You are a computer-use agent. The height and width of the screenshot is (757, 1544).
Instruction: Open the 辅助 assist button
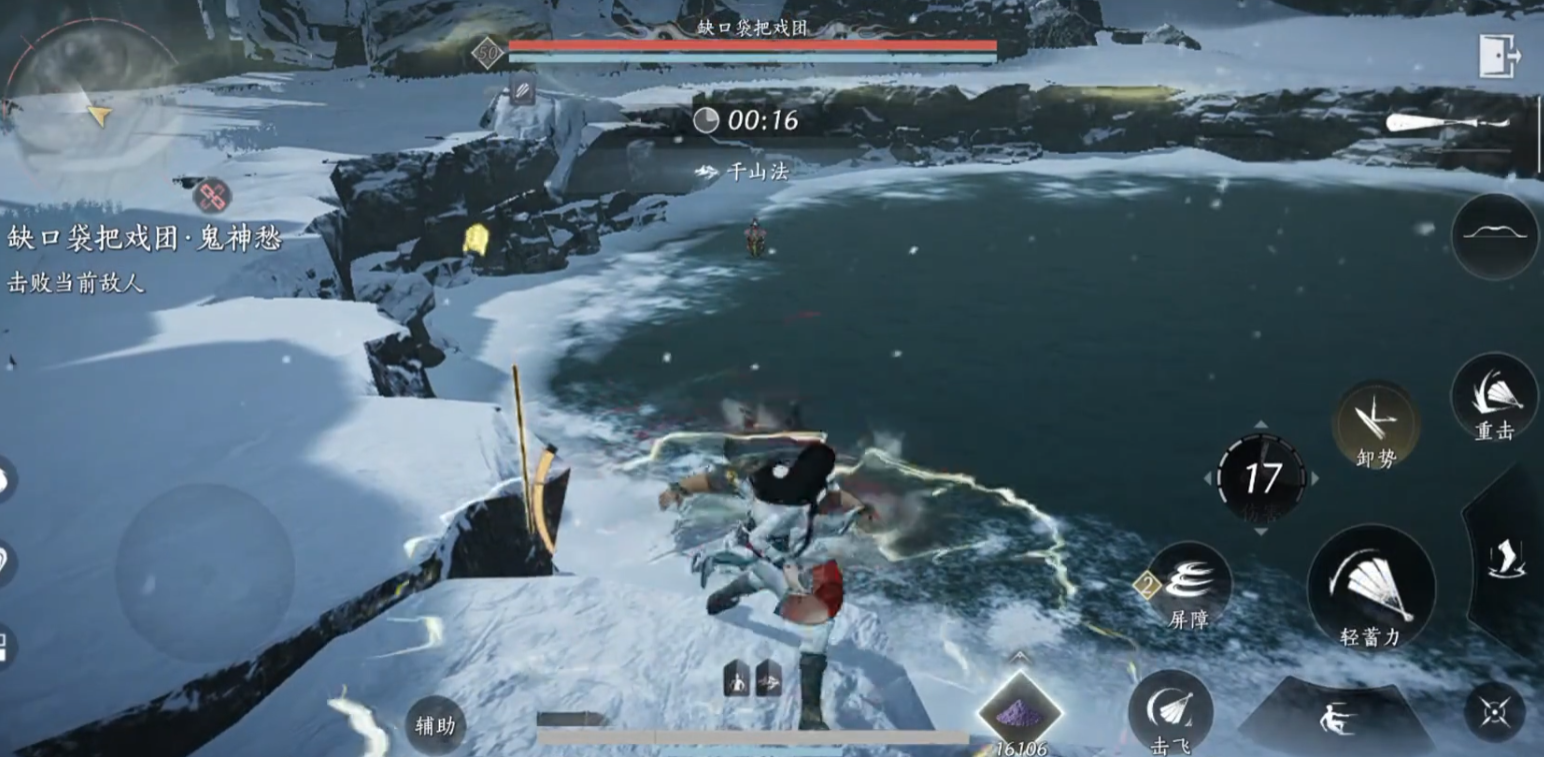(x=436, y=725)
